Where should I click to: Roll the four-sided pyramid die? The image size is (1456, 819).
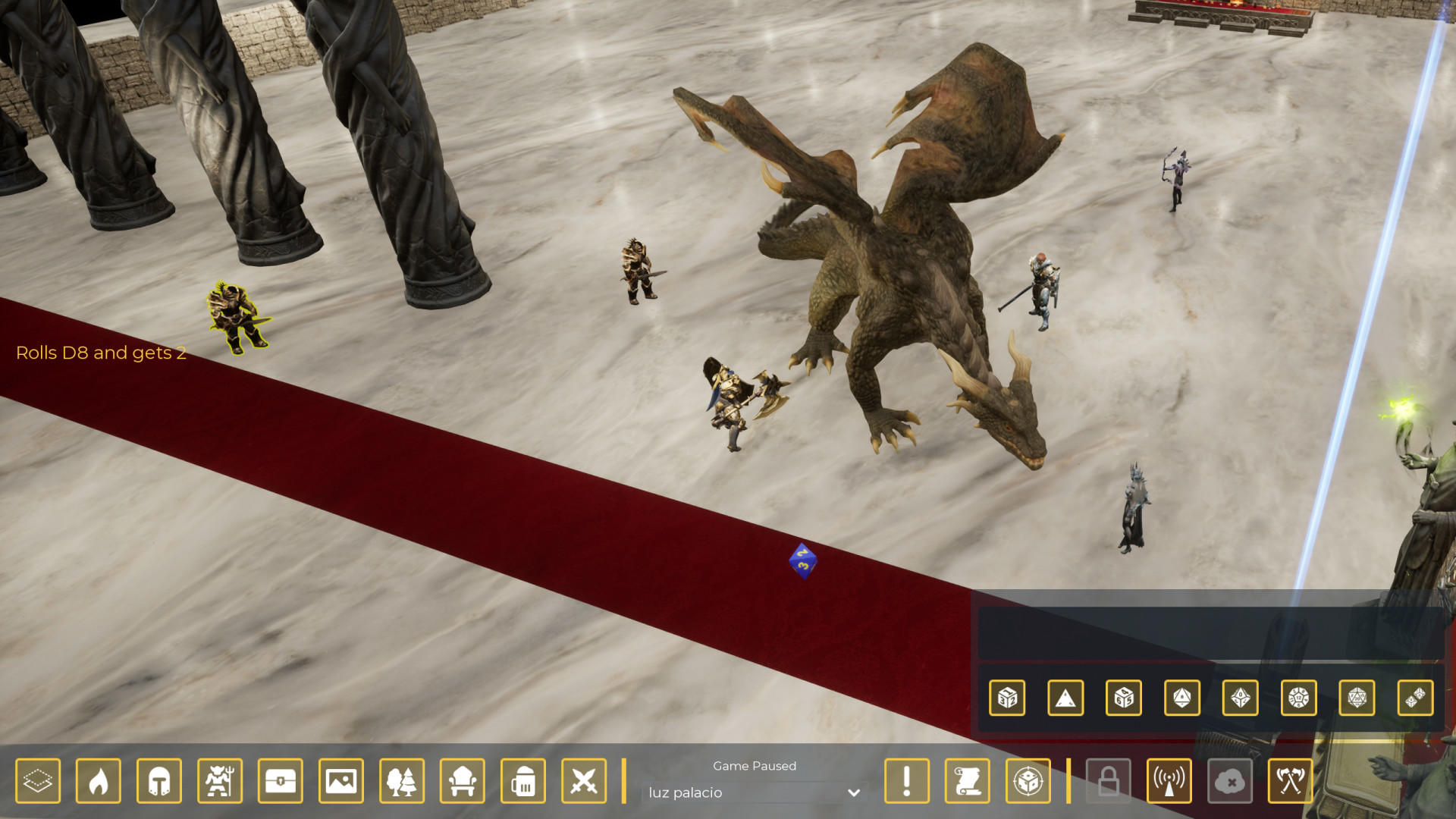pyautogui.click(x=1065, y=698)
